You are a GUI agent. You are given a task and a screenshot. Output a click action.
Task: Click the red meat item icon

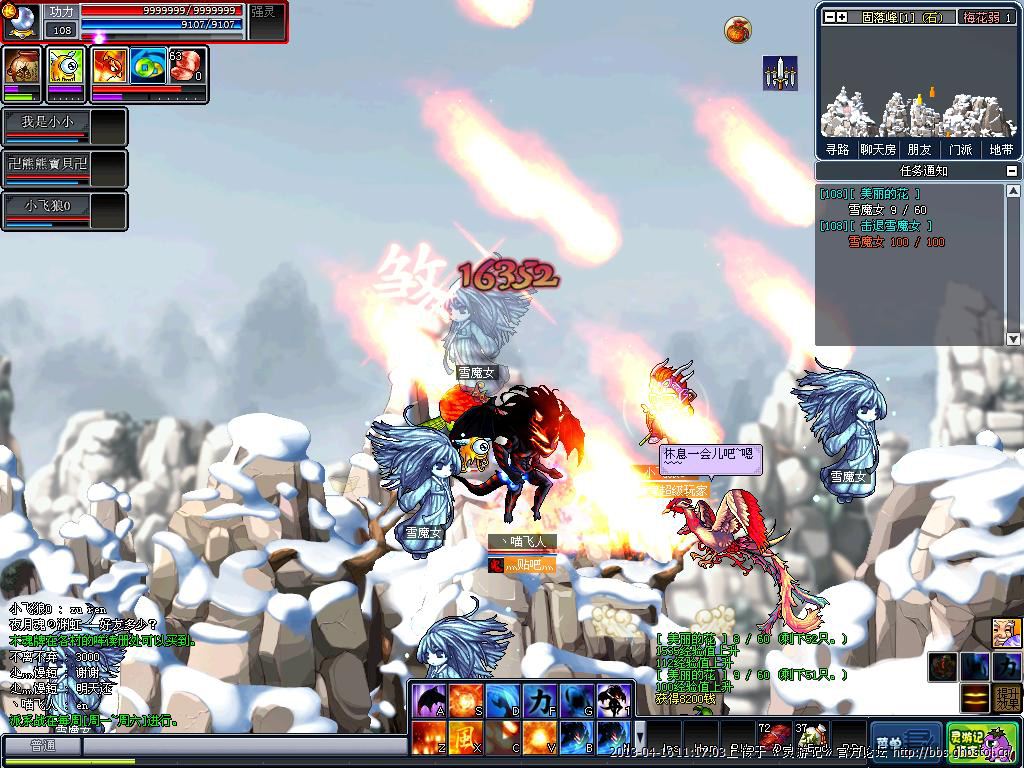(x=185, y=67)
